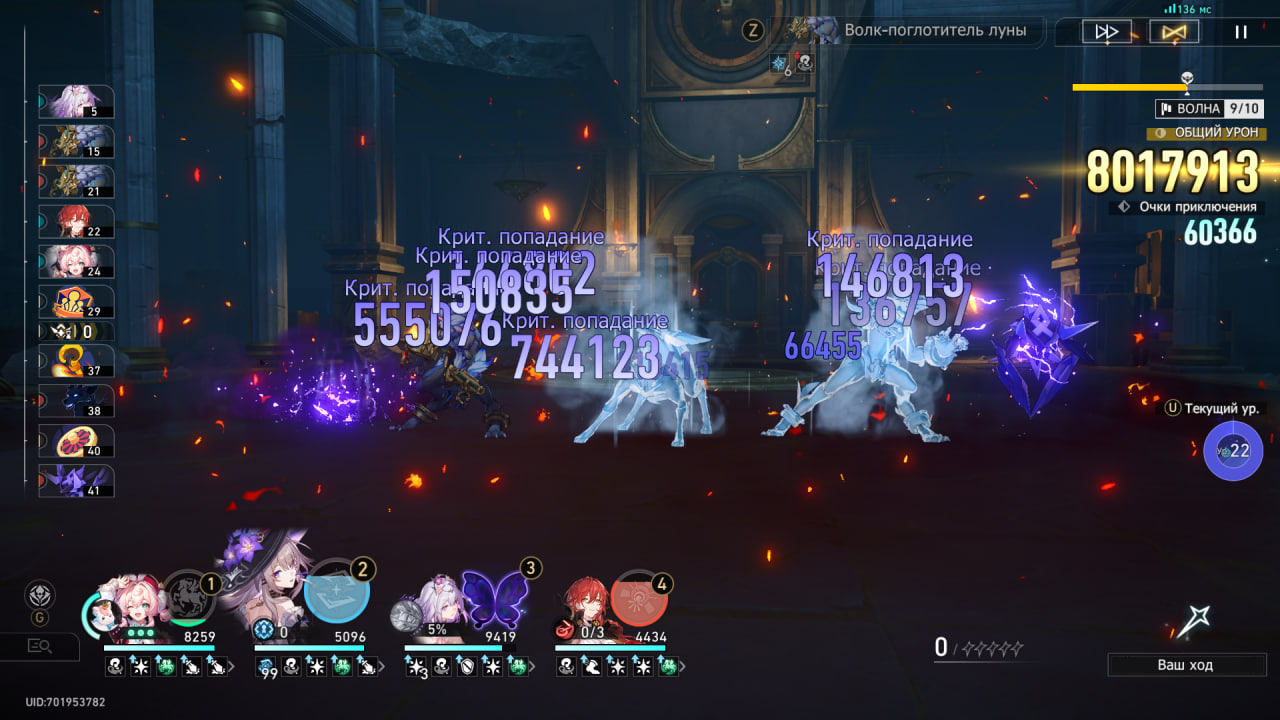Image resolution: width=1280 pixels, height=720 pixels.
Task: Click the round emblem icon above G
Action: 40,594
